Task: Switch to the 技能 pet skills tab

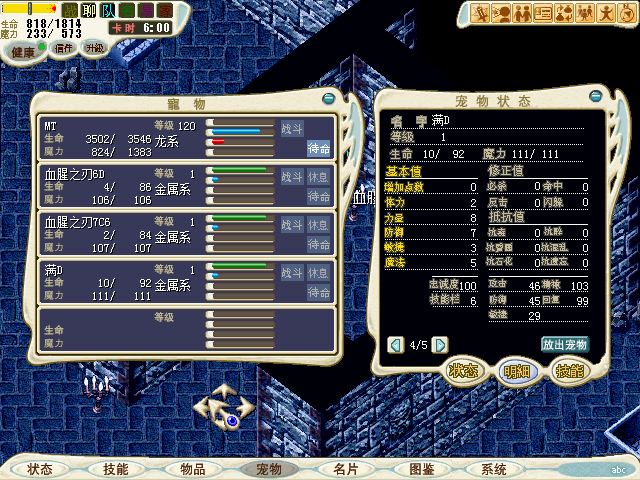Action: [x=569, y=371]
